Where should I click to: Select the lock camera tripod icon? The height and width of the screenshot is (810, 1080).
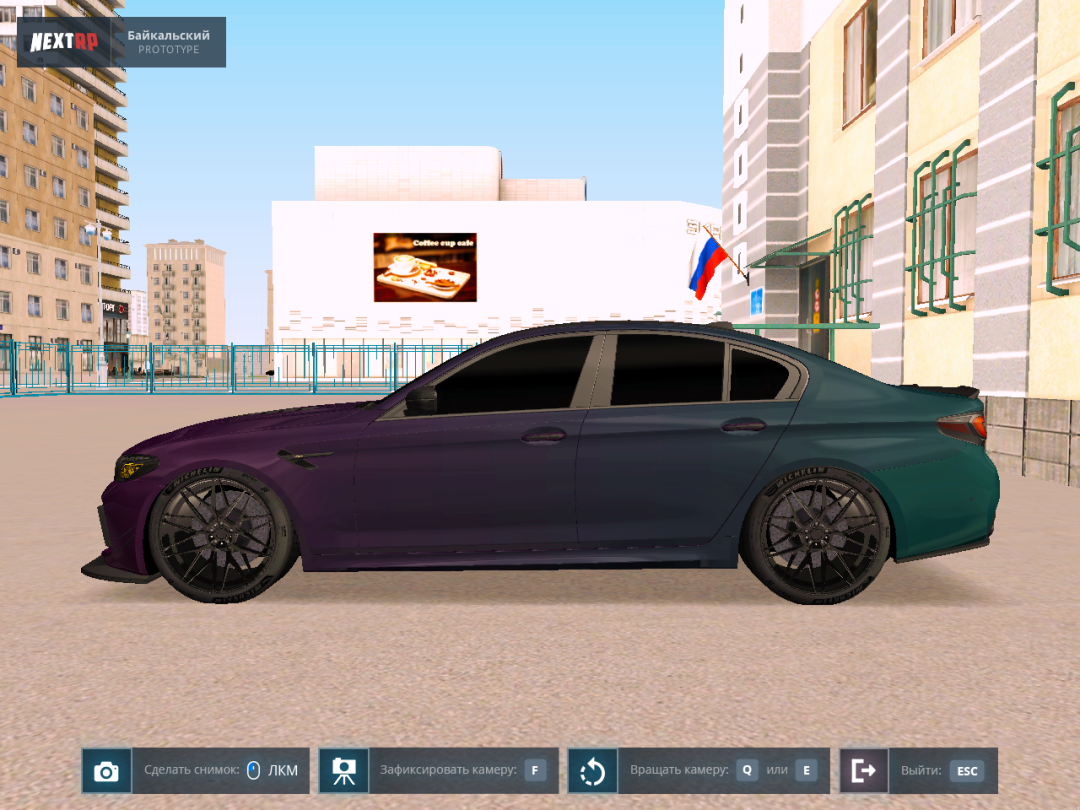point(344,771)
